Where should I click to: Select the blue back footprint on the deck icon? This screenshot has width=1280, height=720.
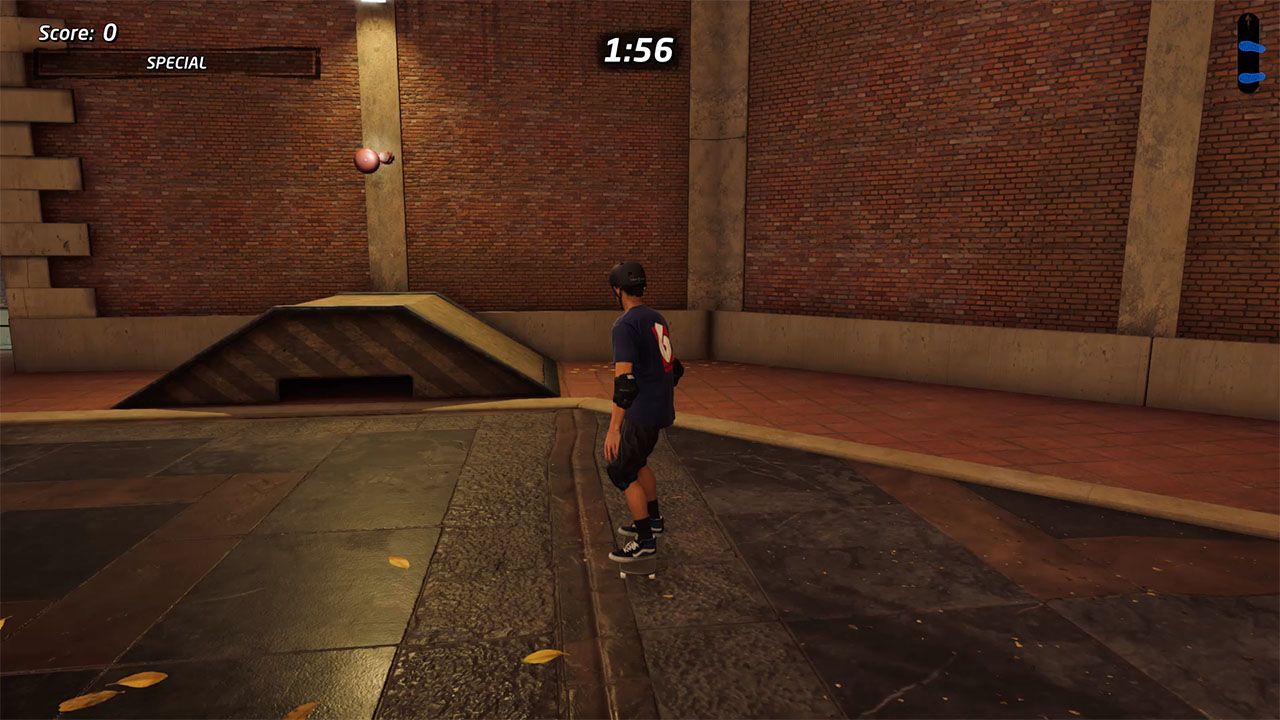(1252, 77)
